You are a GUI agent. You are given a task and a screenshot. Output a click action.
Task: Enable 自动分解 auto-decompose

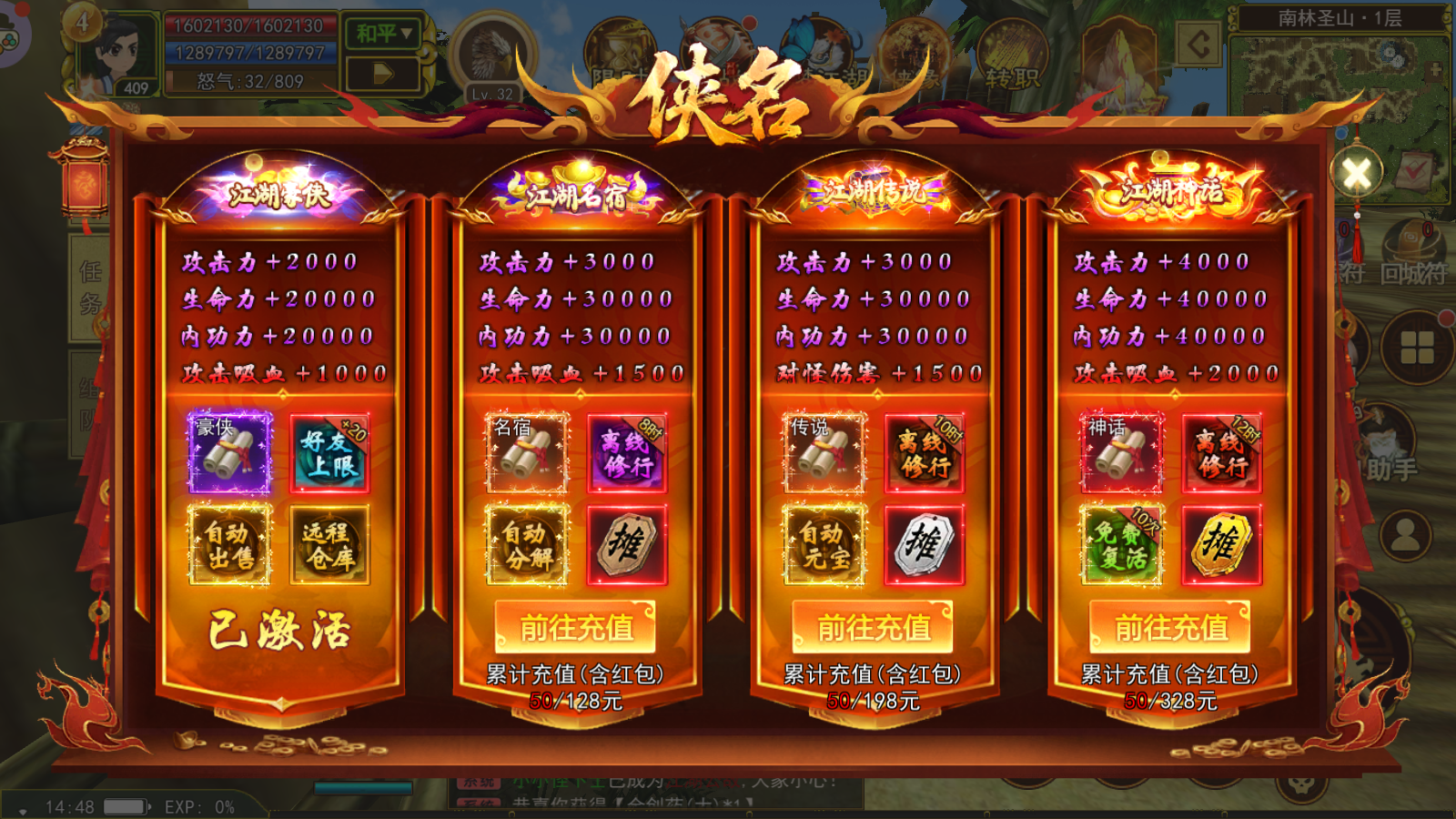click(x=526, y=543)
